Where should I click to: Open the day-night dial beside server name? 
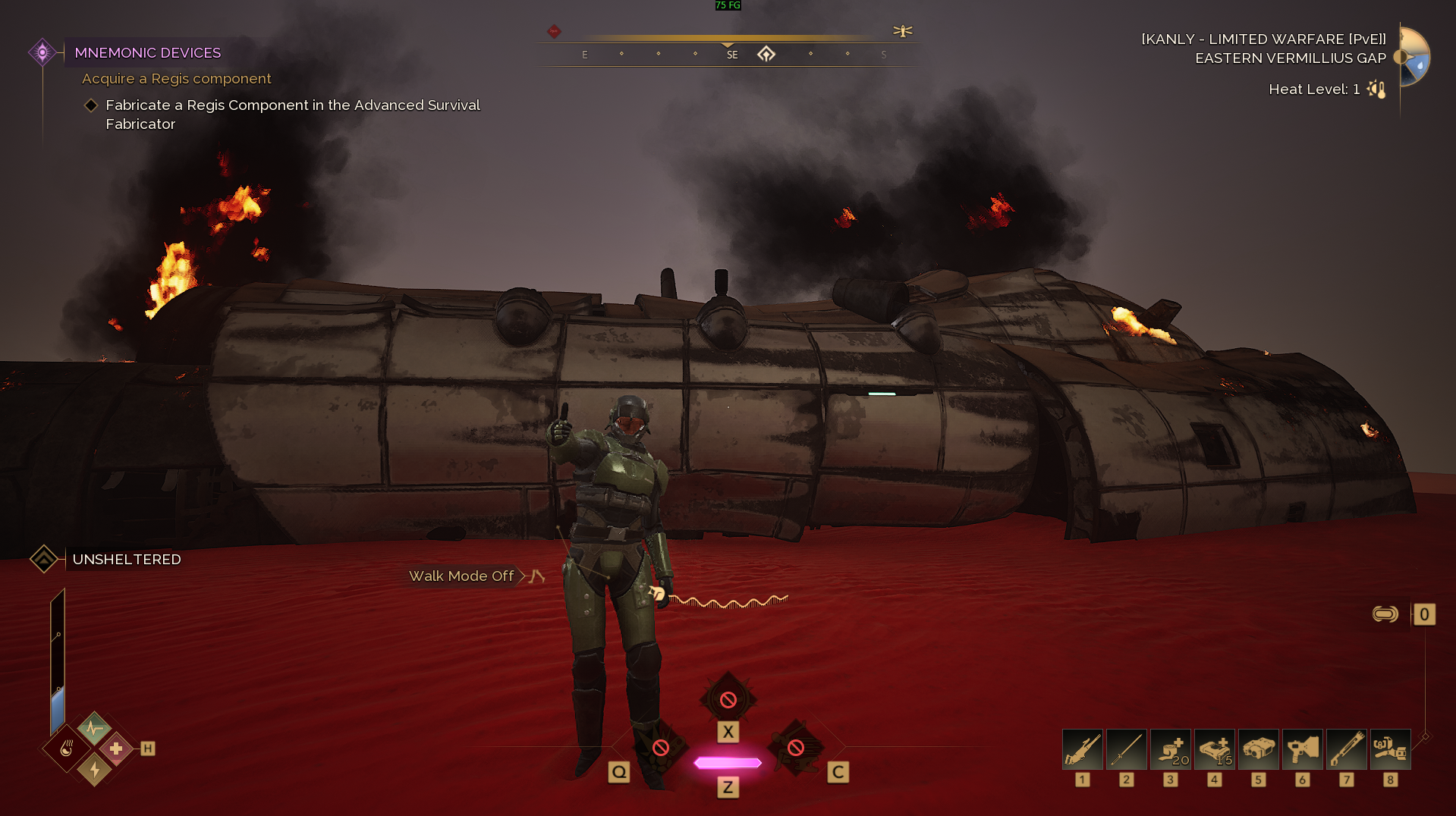[1414, 57]
